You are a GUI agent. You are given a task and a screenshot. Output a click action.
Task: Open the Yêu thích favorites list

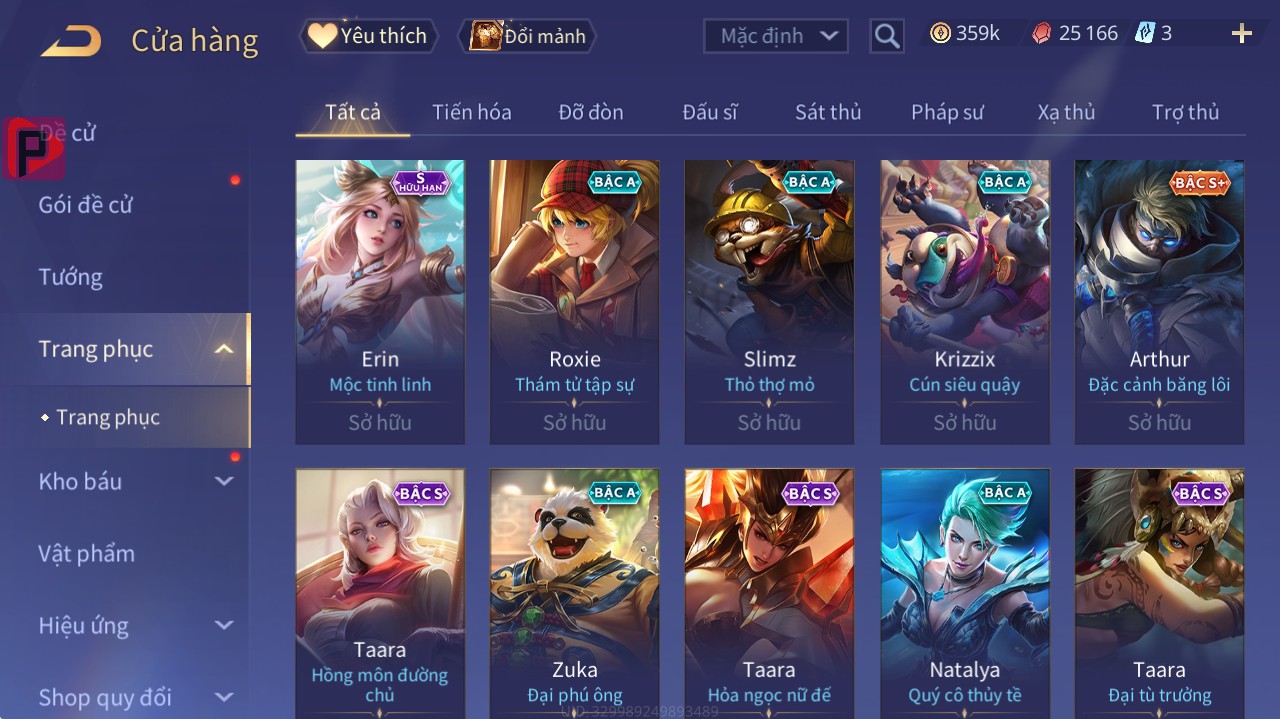point(368,36)
